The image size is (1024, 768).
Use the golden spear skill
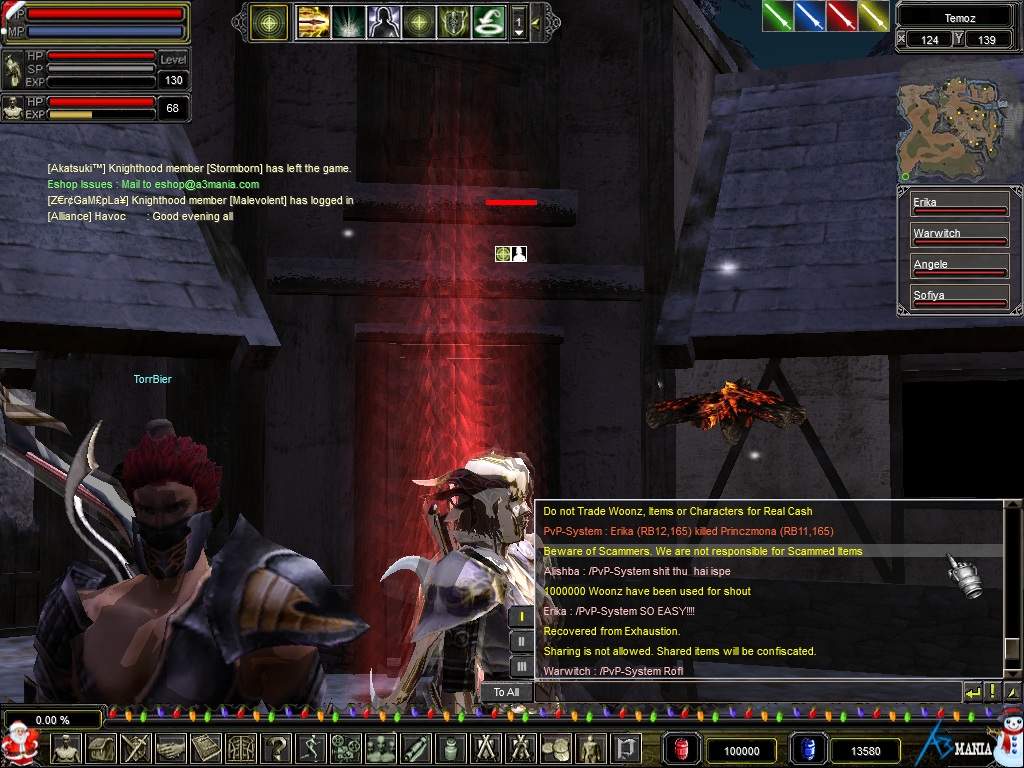point(313,21)
